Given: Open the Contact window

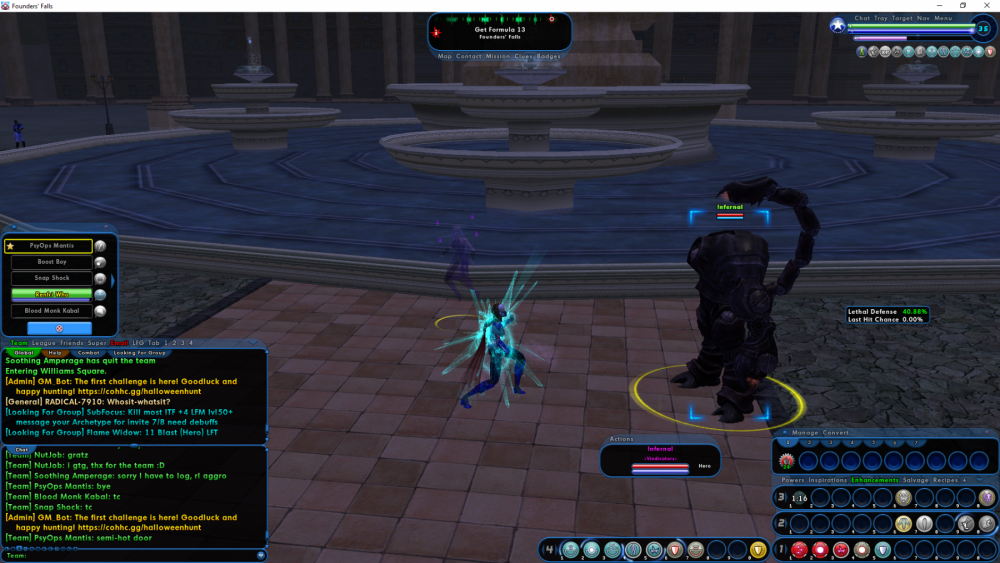Looking at the screenshot, I should coord(469,57).
